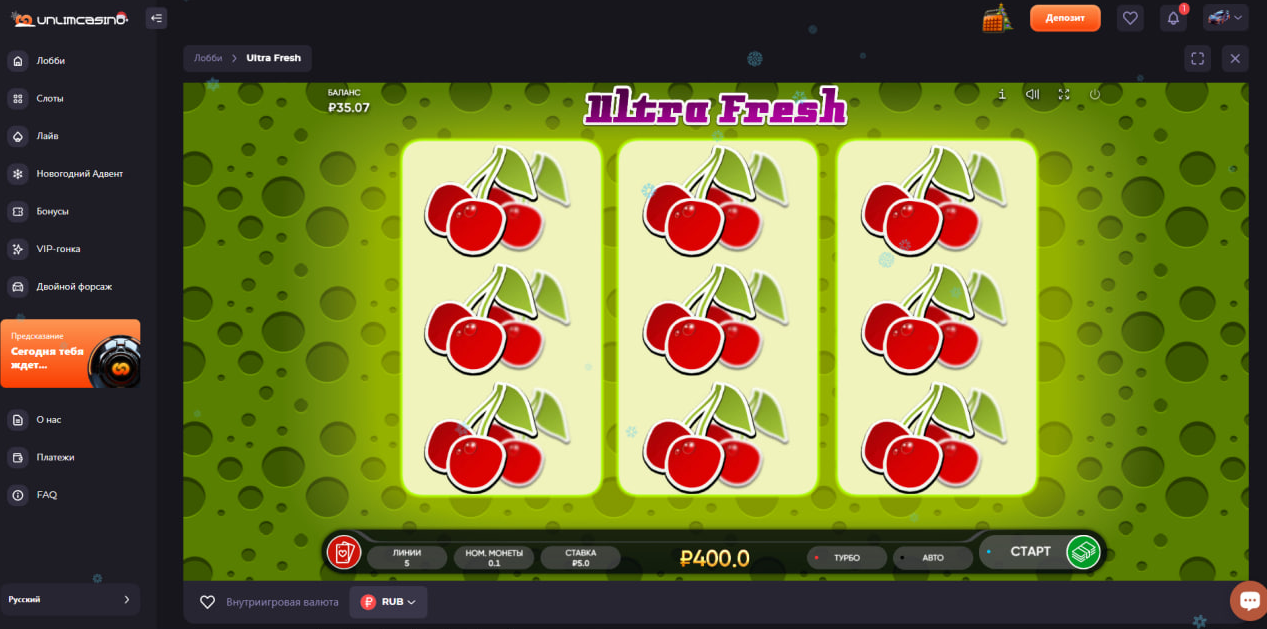Screen dimensions: 1267x629
Task: Mute the game sound
Action: 1032,94
